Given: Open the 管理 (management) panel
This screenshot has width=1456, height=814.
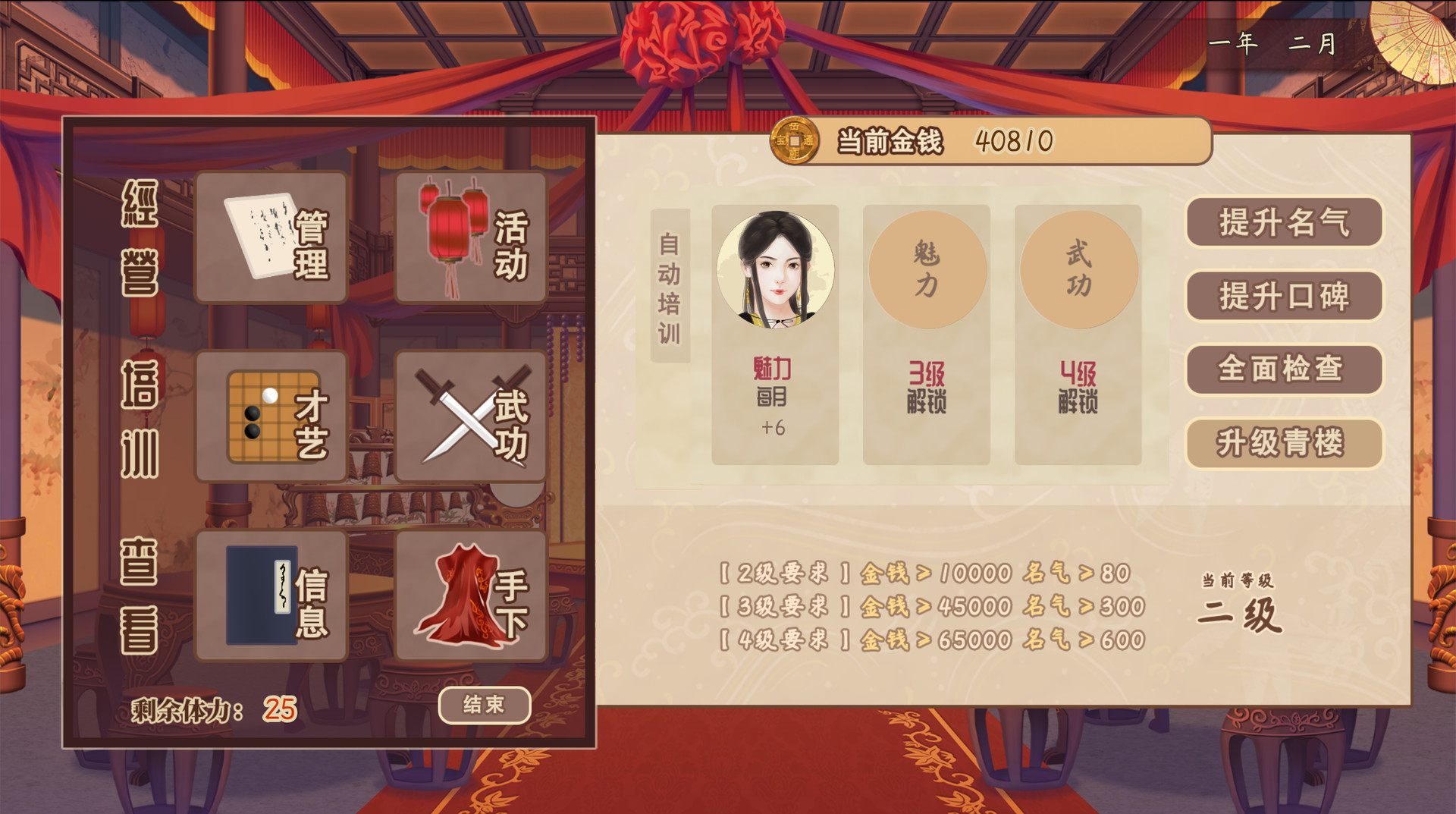Looking at the screenshot, I should click(271, 237).
